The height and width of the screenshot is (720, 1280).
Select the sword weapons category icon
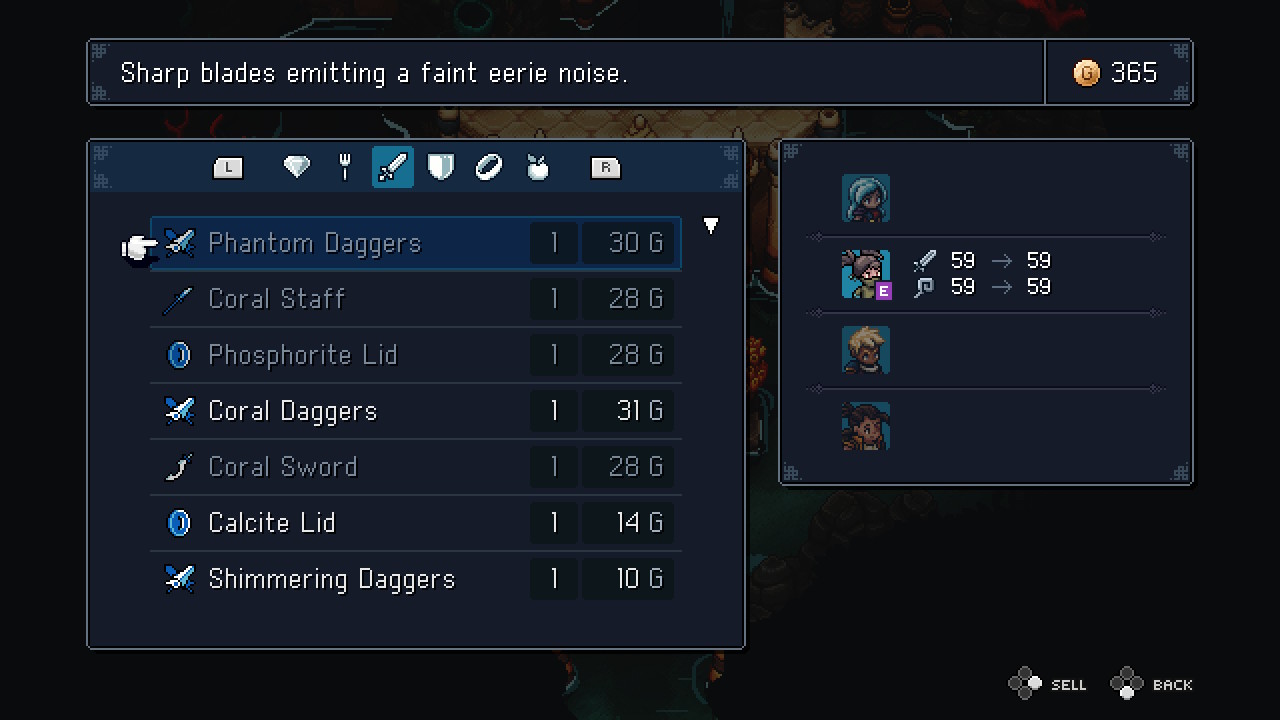(392, 167)
